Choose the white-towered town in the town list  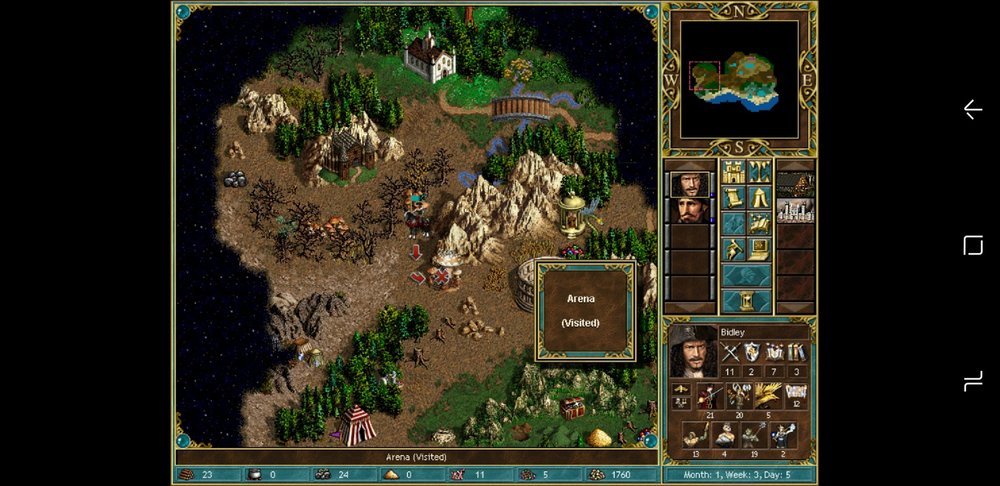pyautogui.click(x=796, y=210)
